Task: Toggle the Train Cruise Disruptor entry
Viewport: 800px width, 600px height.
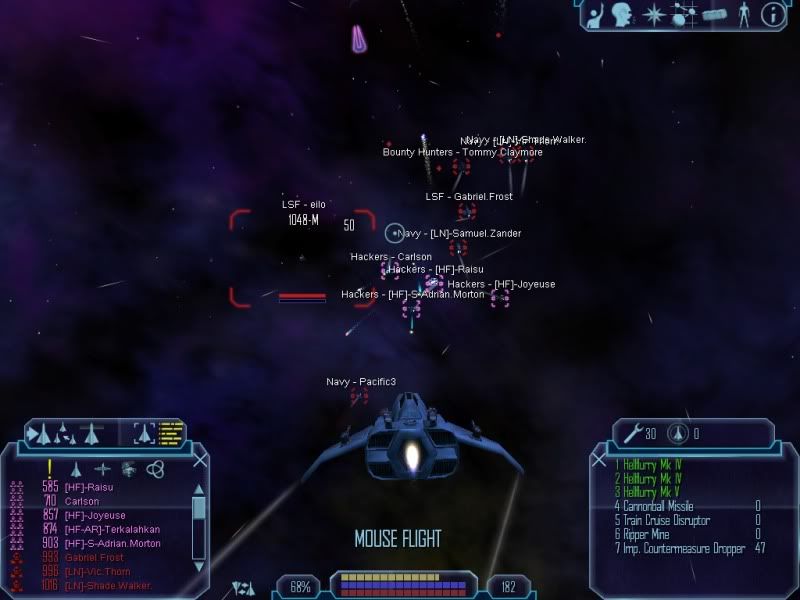Action: (667, 521)
